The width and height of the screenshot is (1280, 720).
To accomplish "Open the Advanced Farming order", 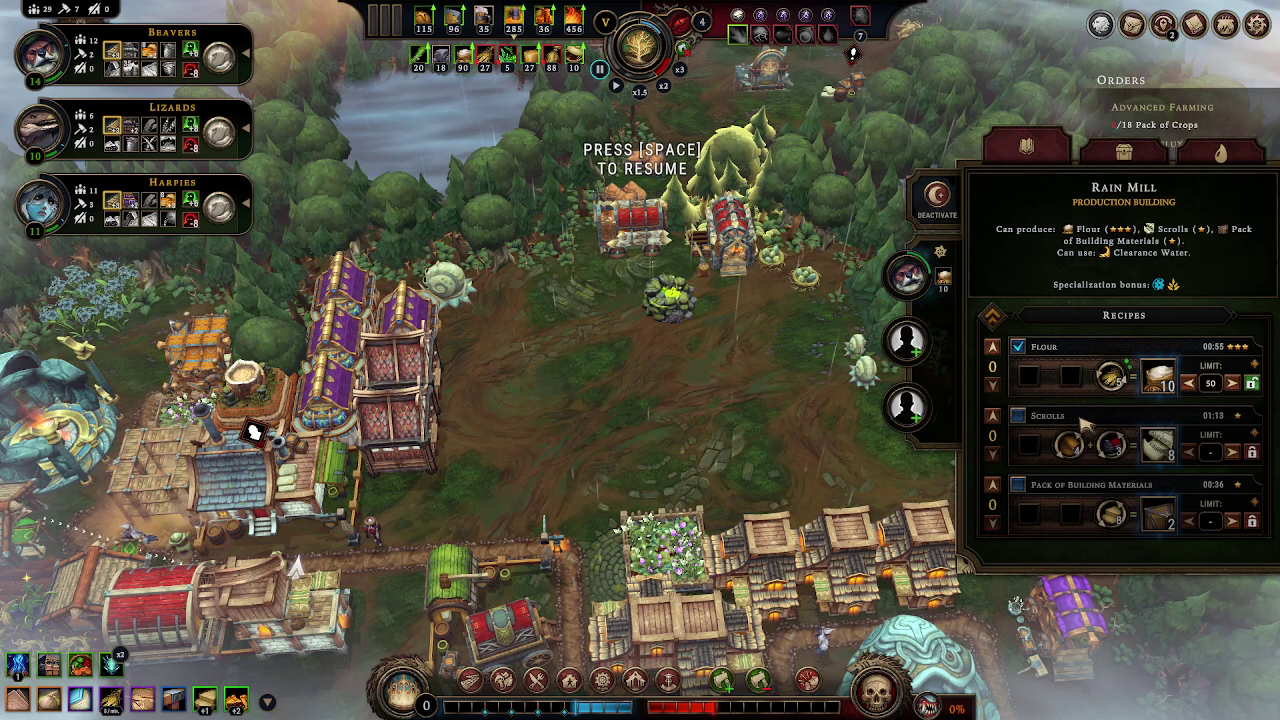I will 1162,107.
